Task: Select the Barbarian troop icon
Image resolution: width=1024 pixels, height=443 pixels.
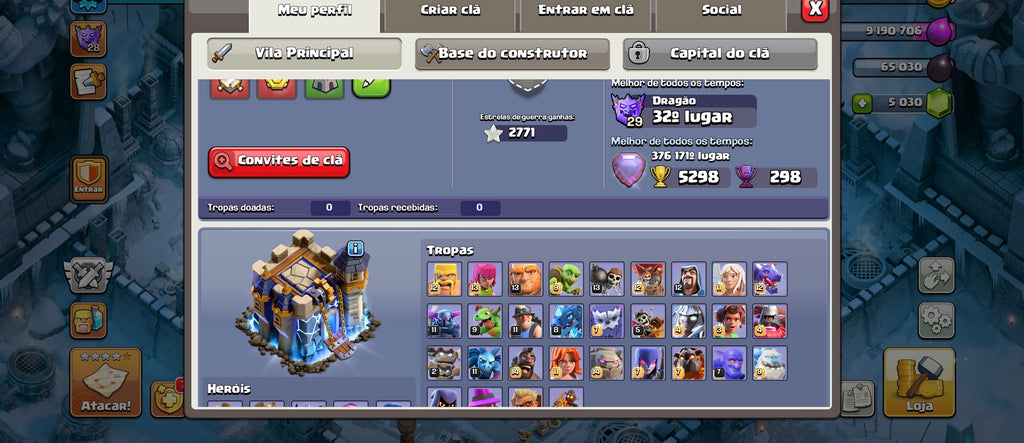Action: tap(443, 279)
